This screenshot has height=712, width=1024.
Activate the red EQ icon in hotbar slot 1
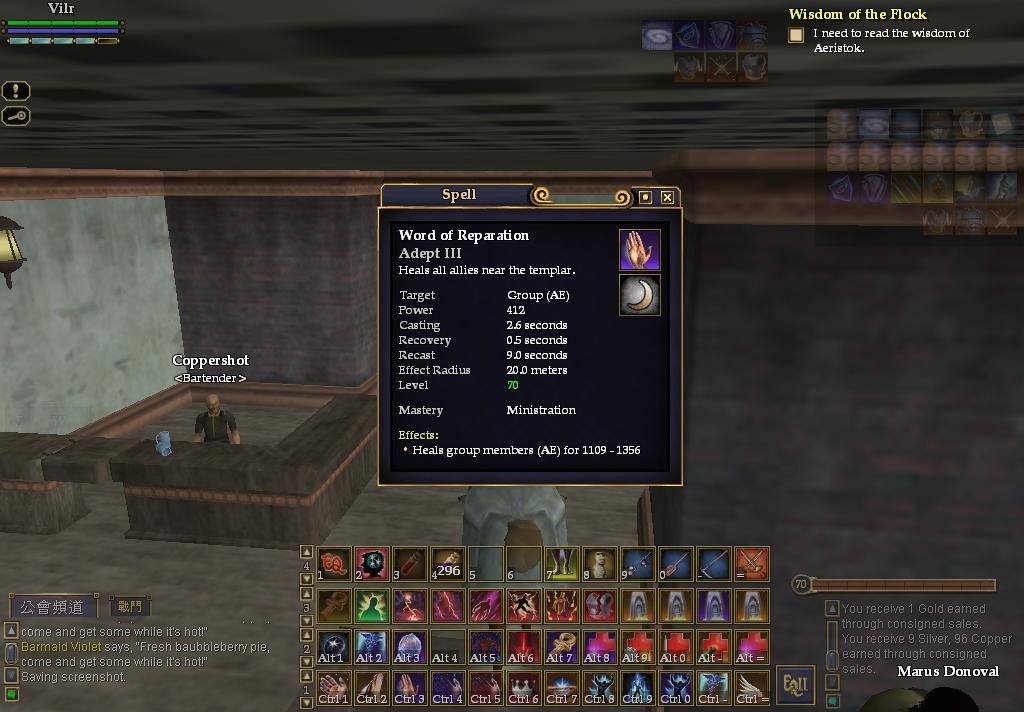tap(334, 564)
